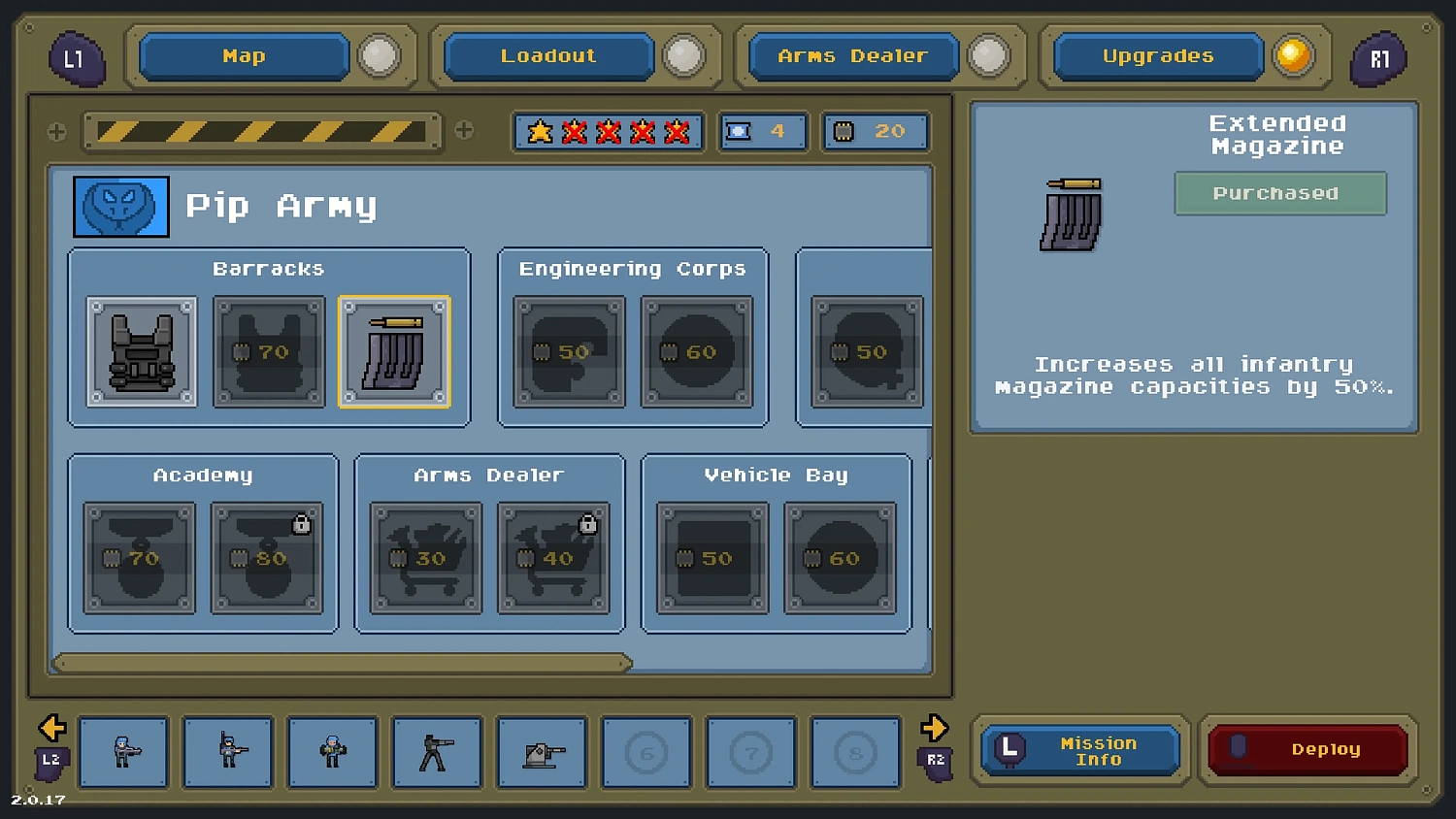Select the 60-cost Vehicle Bay upgrade
Image resolution: width=1456 pixels, height=819 pixels.
click(x=839, y=559)
